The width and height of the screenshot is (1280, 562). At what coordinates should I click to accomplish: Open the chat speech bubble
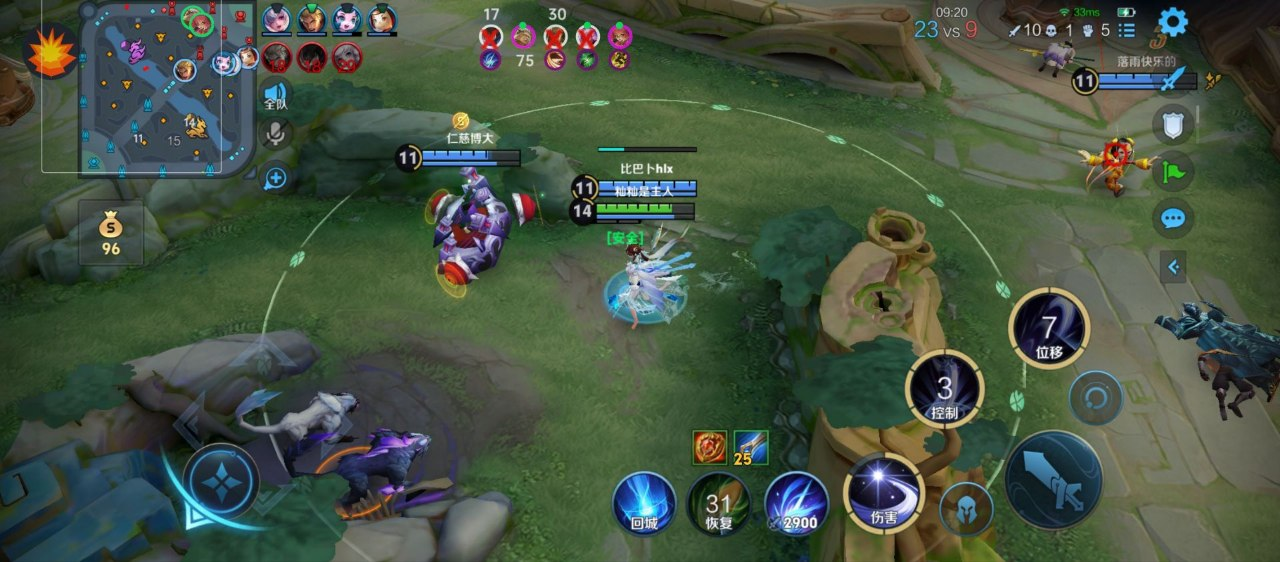pos(1173,218)
